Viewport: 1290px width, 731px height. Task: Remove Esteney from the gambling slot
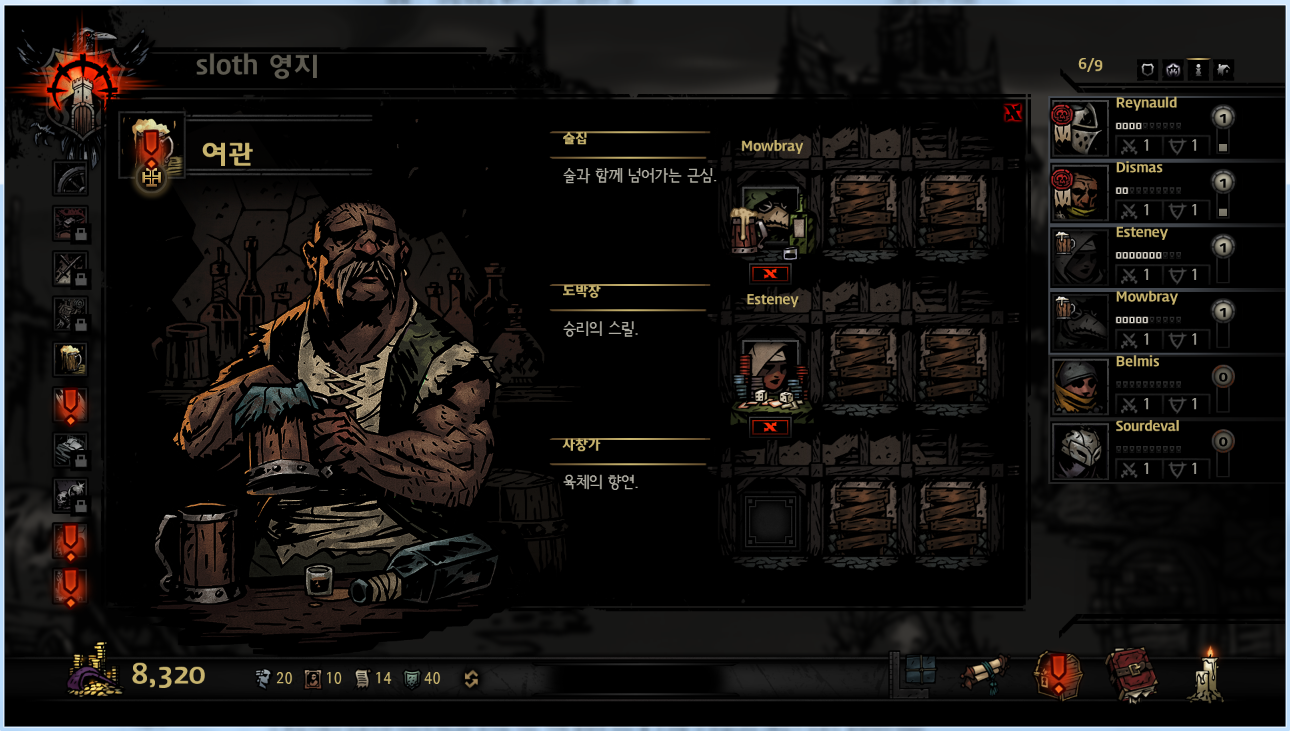(x=770, y=427)
